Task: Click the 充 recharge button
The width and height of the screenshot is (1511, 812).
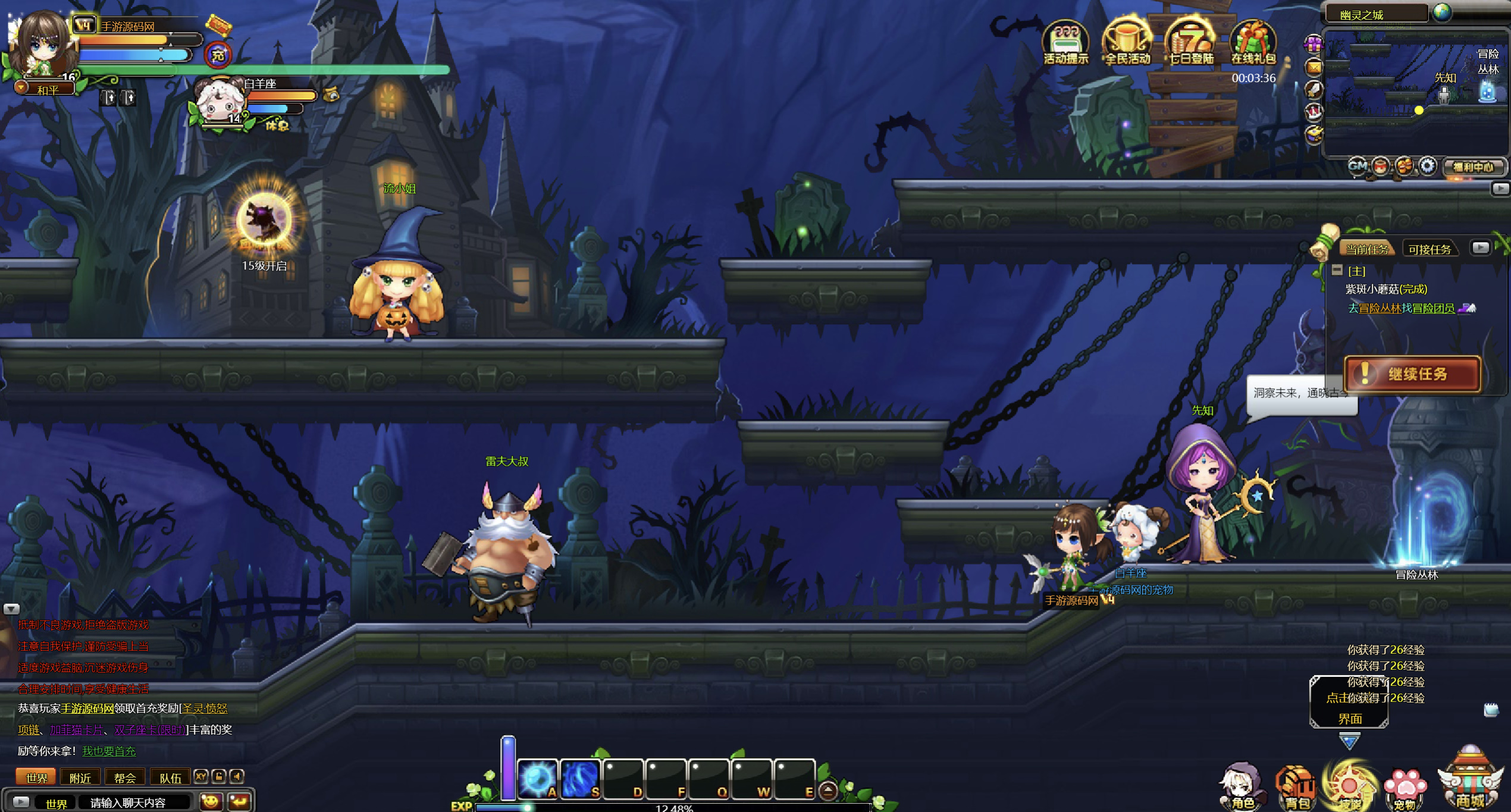Action: tap(218, 55)
